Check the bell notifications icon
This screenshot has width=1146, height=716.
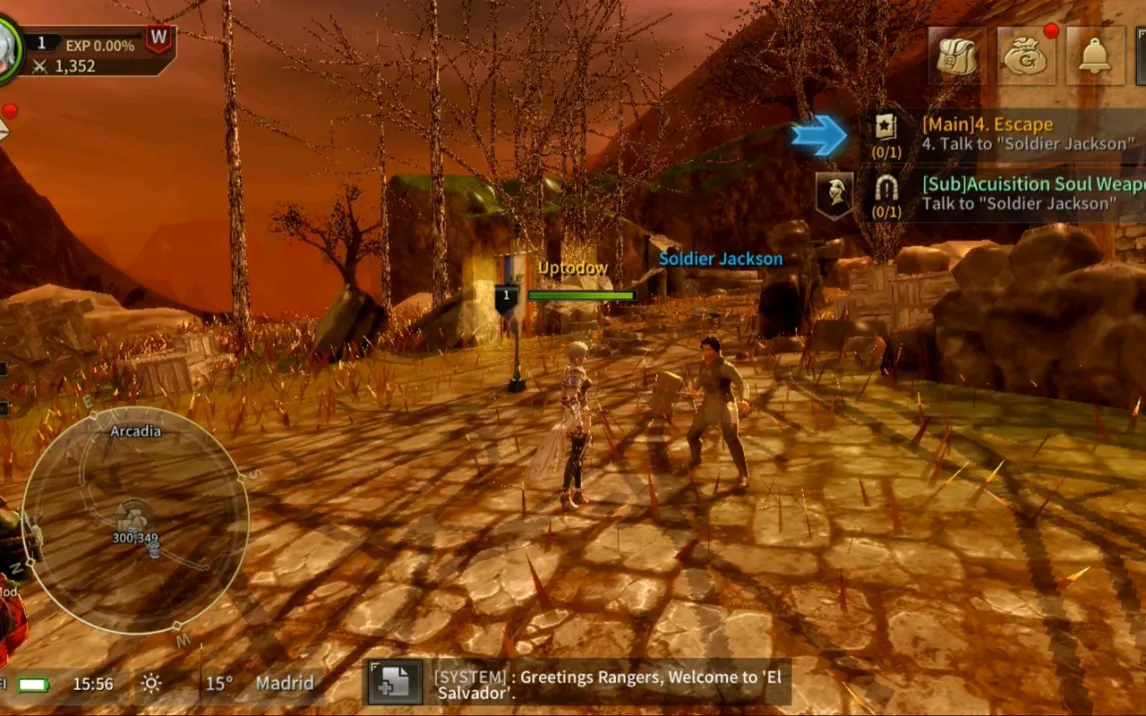(x=1095, y=56)
